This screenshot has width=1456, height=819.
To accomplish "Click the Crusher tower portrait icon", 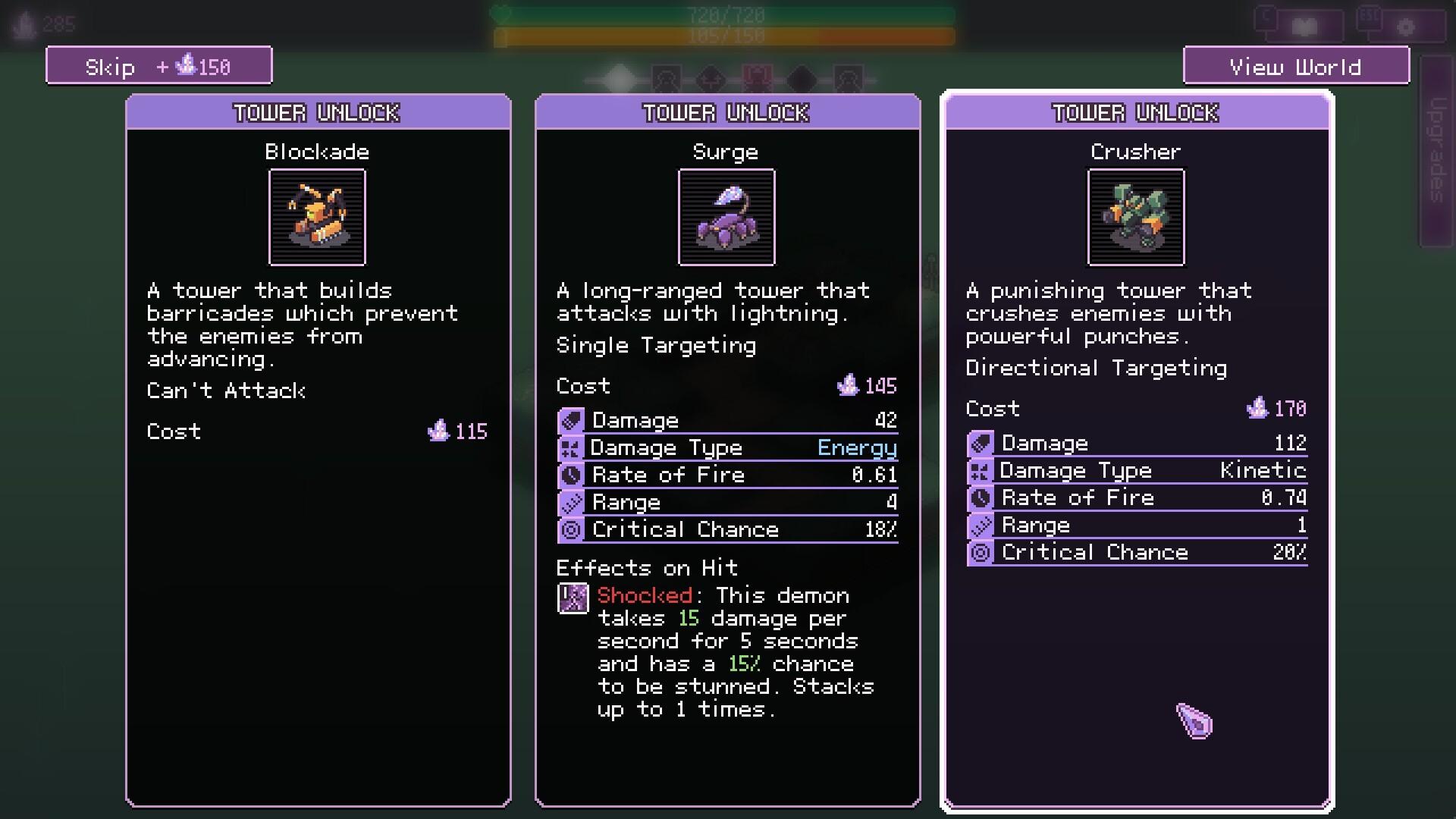I will 1135,218.
